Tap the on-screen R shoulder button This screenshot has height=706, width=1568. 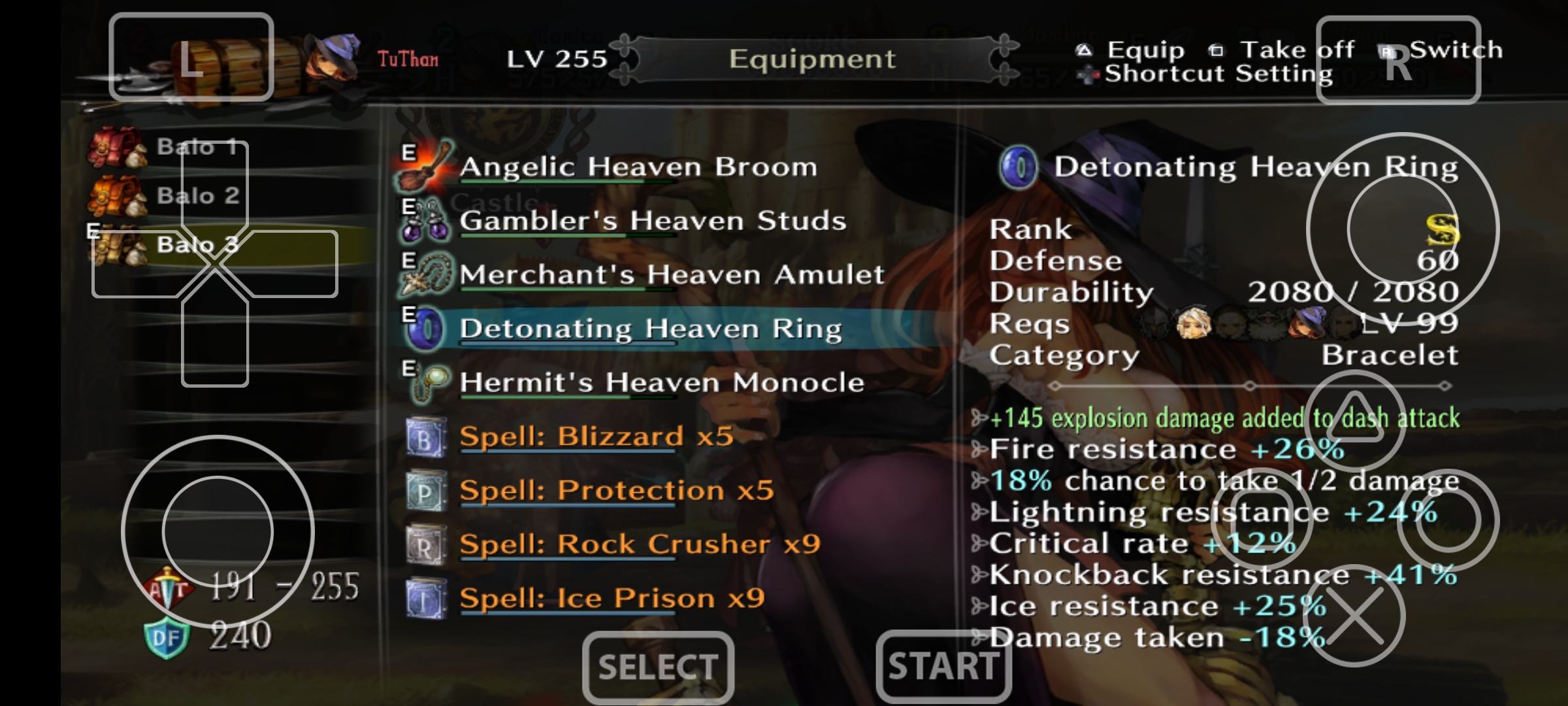click(x=1398, y=60)
